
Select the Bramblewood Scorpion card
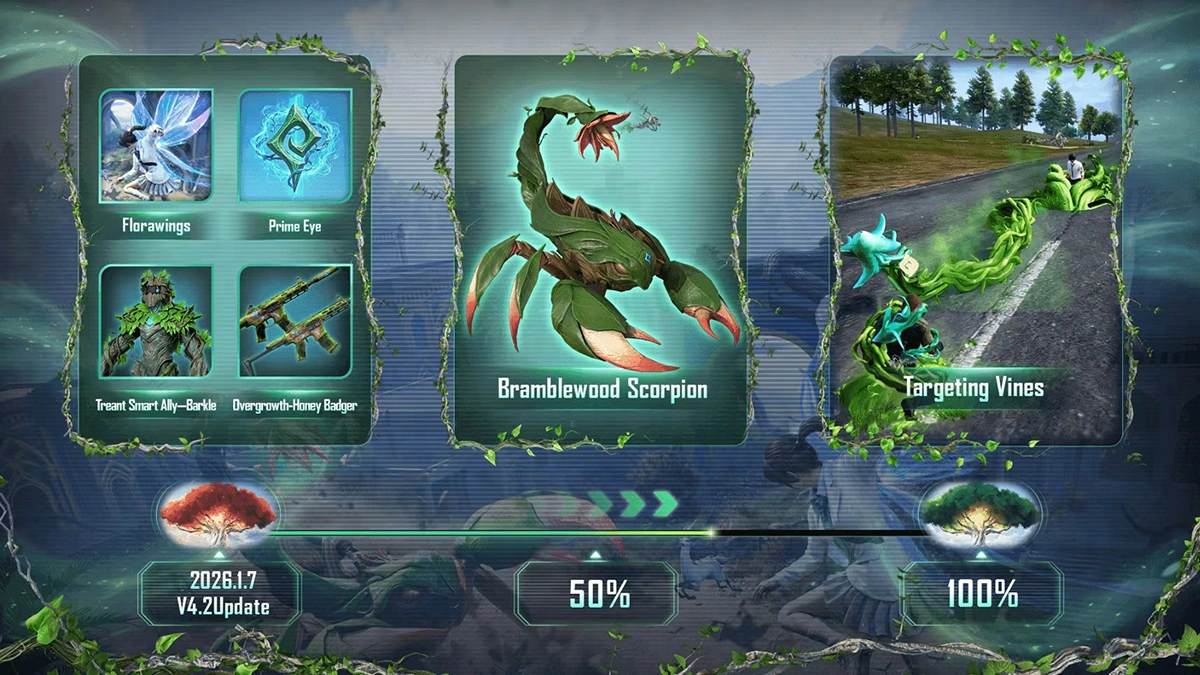coord(600,250)
